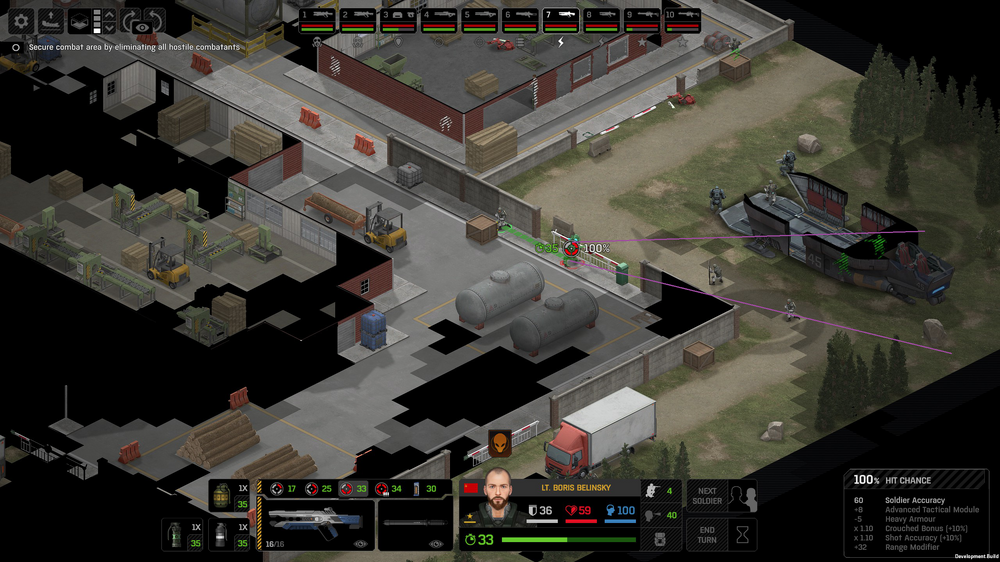Screen dimensions: 1000x562
Task: Select soldier slot number 3
Action: [x=398, y=20]
